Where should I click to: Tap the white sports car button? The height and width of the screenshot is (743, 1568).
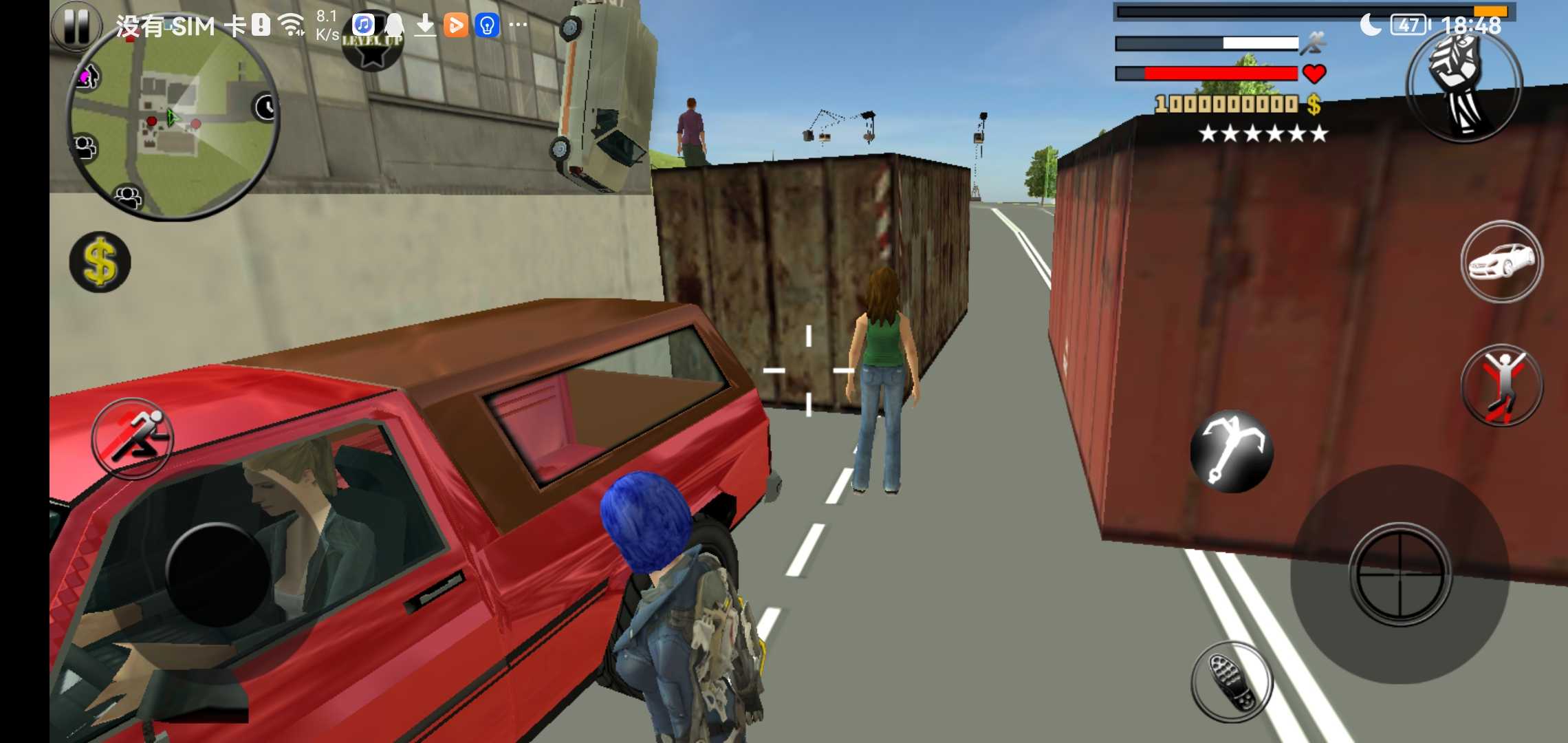pyautogui.click(x=1501, y=261)
